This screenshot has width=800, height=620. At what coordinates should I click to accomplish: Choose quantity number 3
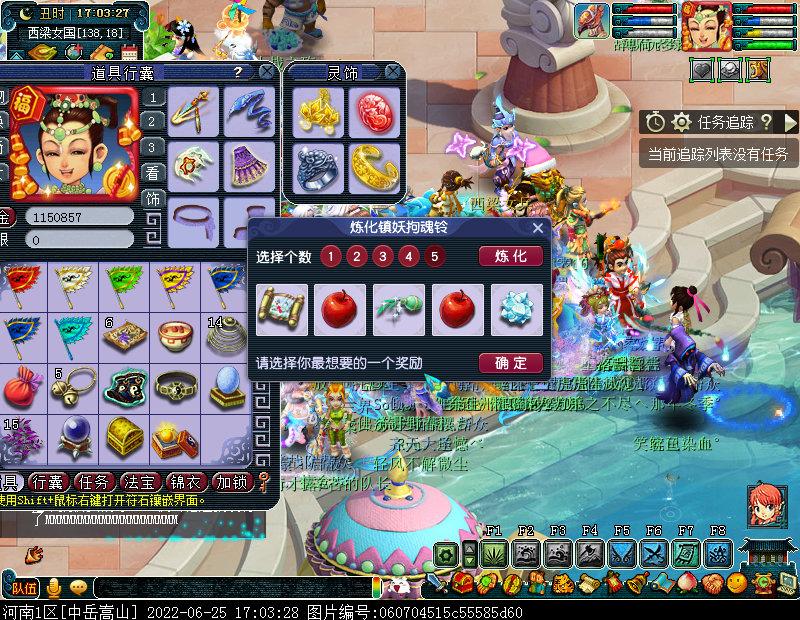(381, 256)
